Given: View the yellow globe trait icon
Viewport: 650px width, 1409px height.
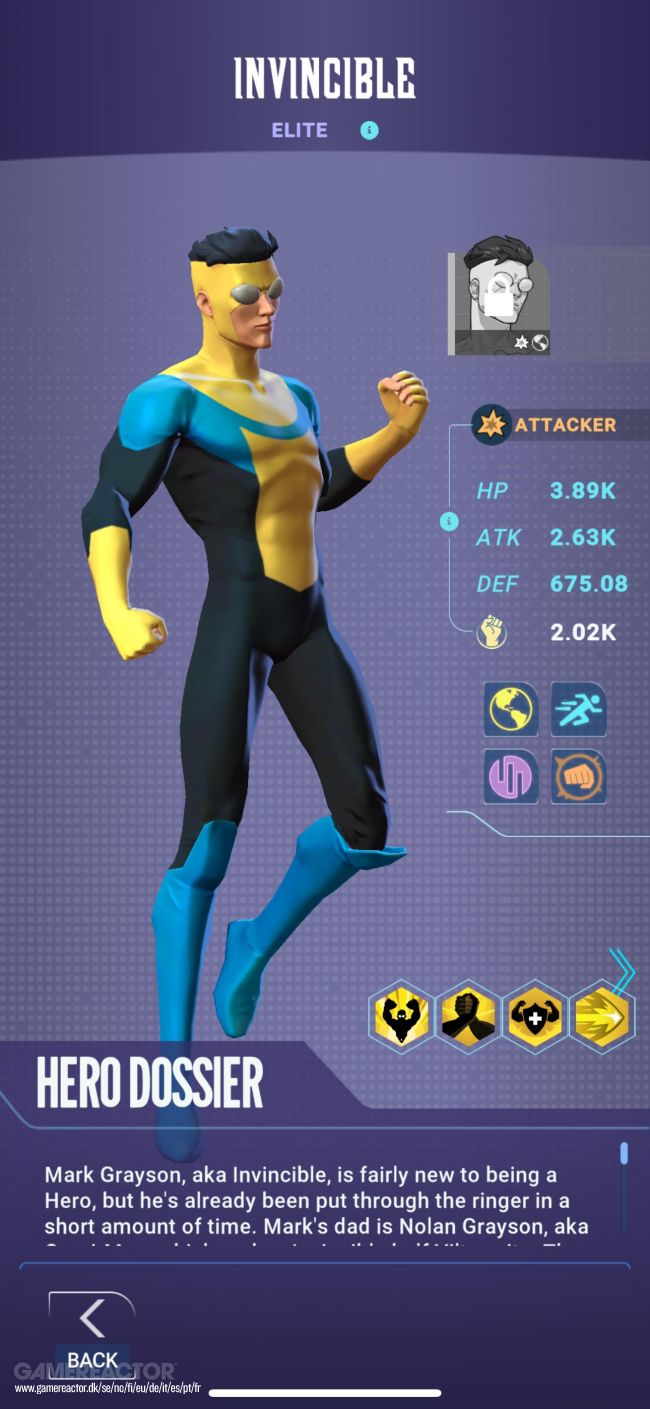Looking at the screenshot, I should (511, 708).
